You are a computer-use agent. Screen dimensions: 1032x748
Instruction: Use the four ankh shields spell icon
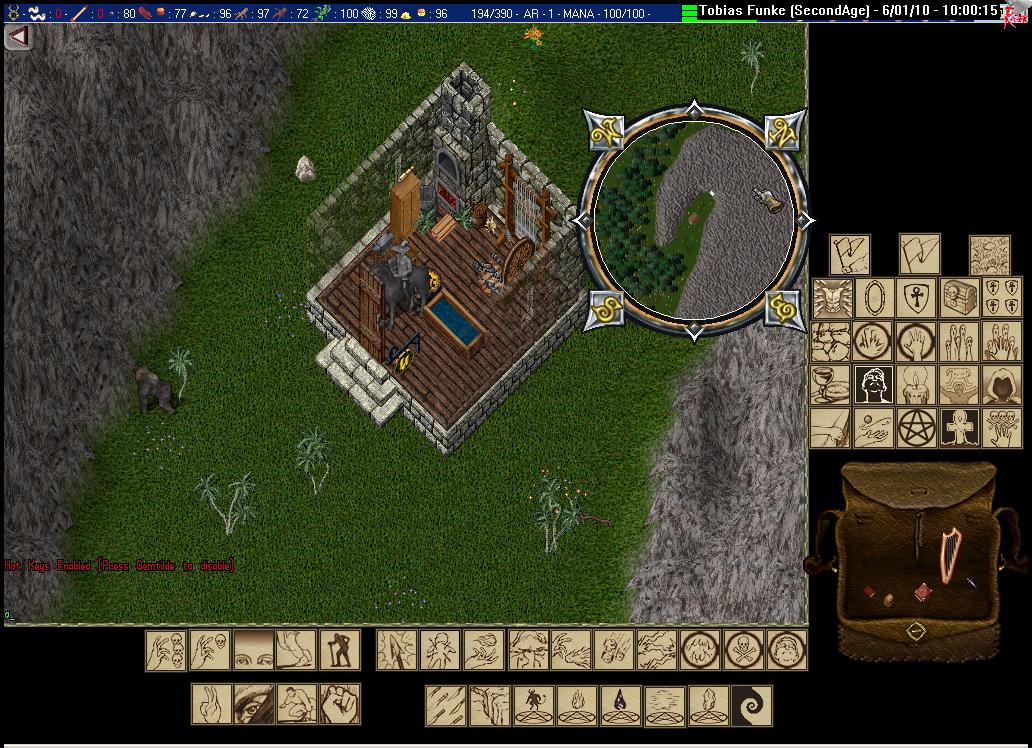1000,298
